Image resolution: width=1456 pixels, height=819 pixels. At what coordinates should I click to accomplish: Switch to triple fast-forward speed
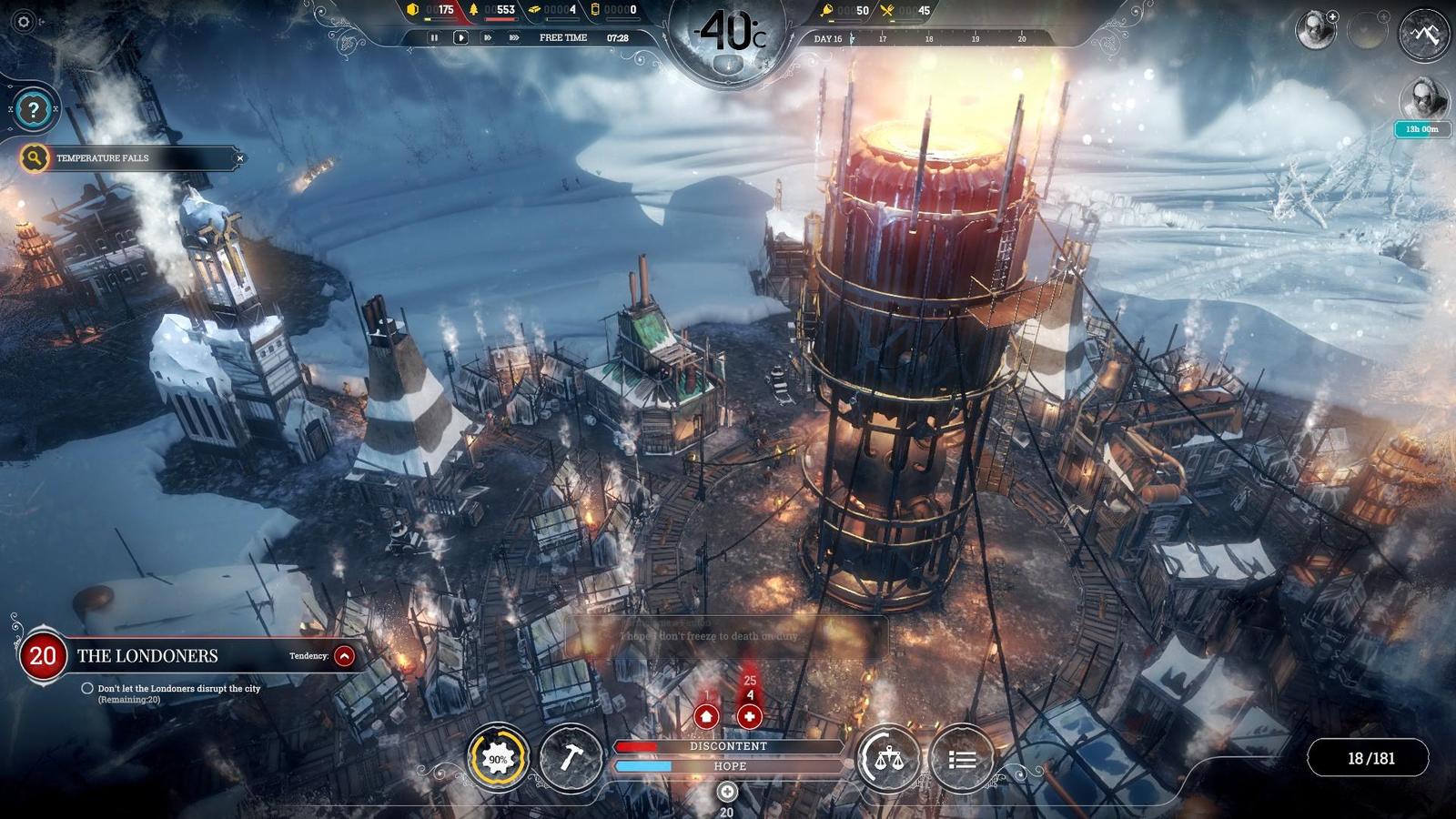[x=514, y=37]
